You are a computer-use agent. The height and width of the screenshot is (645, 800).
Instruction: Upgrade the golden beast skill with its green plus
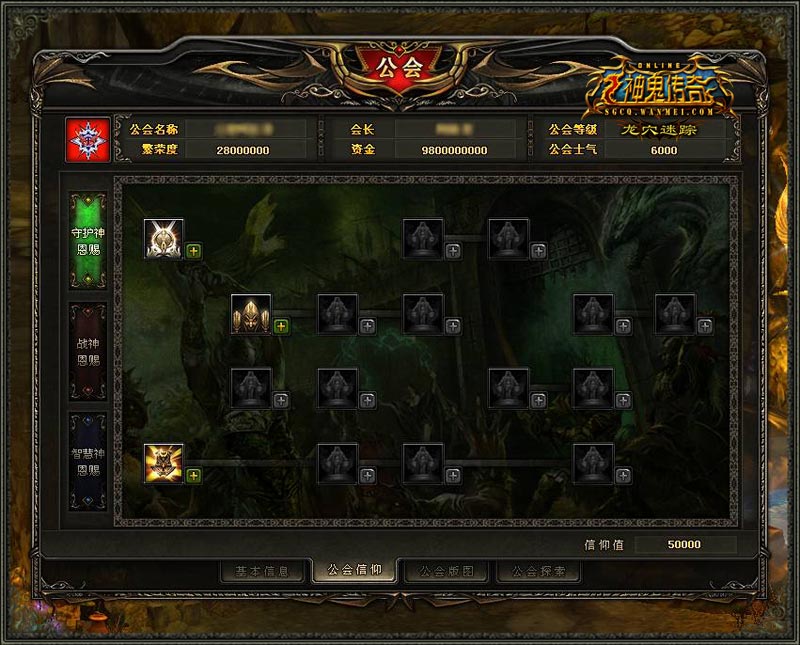coord(194,475)
